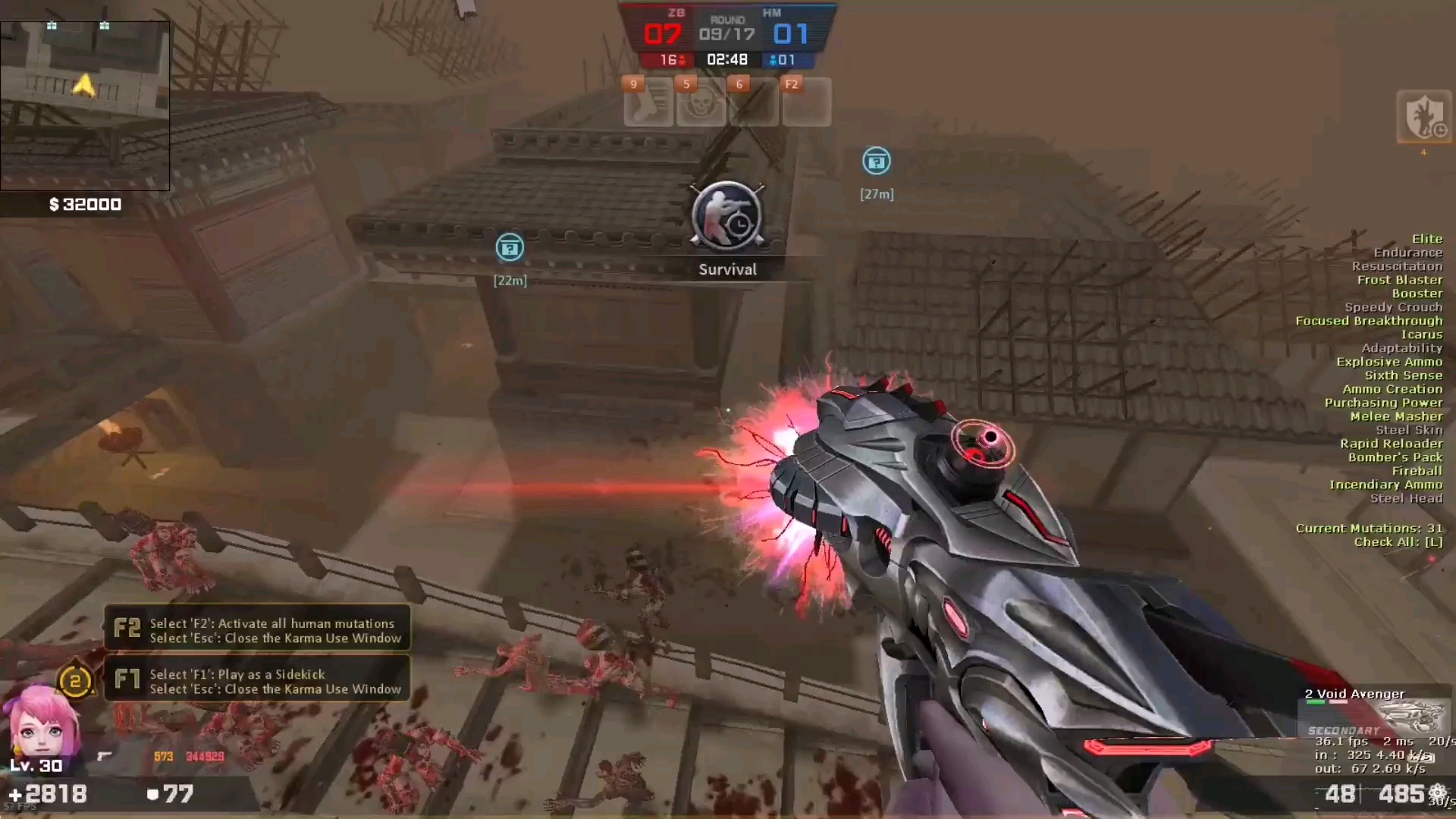This screenshot has width=1456, height=819.
Task: Choose the 'Activate all human mutations' karma option
Action: [257, 629]
